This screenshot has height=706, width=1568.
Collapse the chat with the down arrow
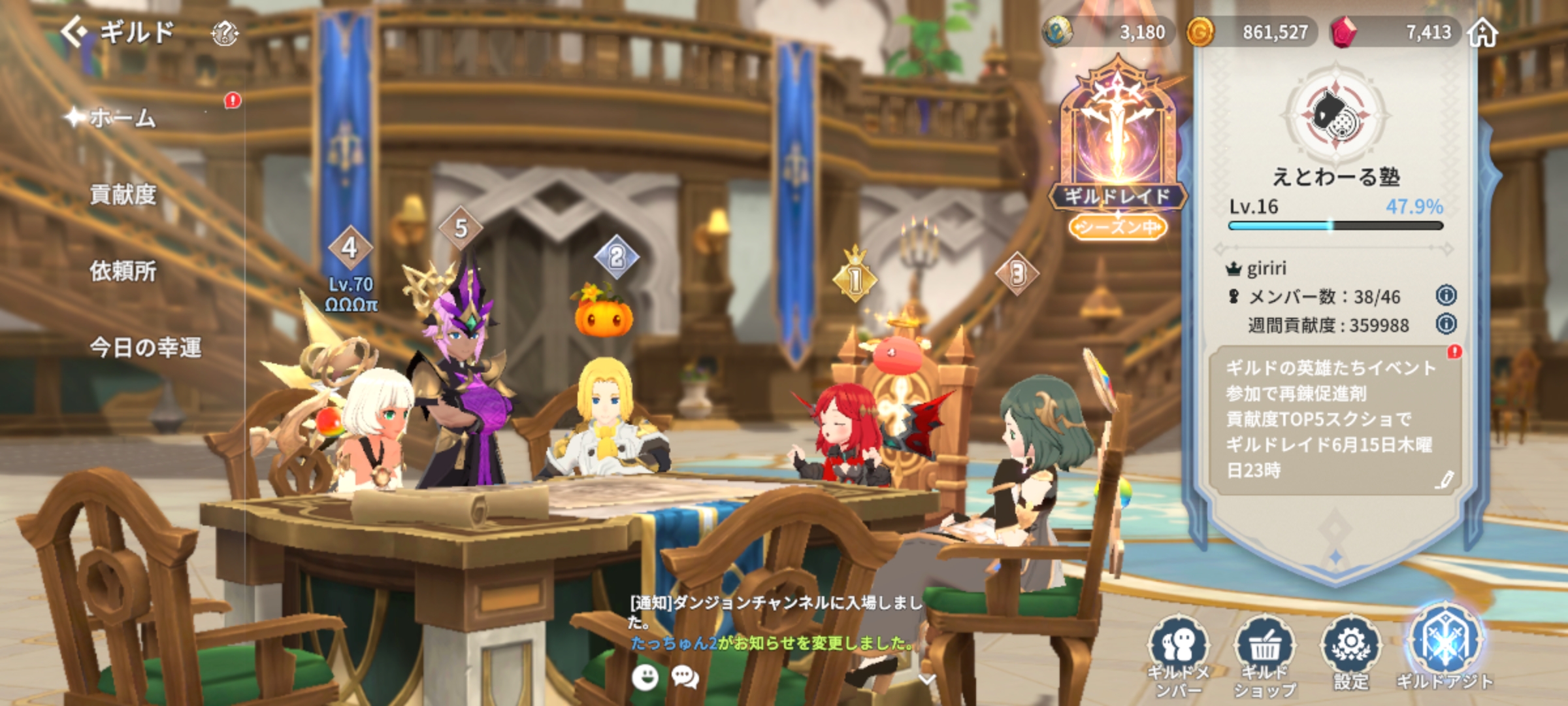[x=927, y=680]
